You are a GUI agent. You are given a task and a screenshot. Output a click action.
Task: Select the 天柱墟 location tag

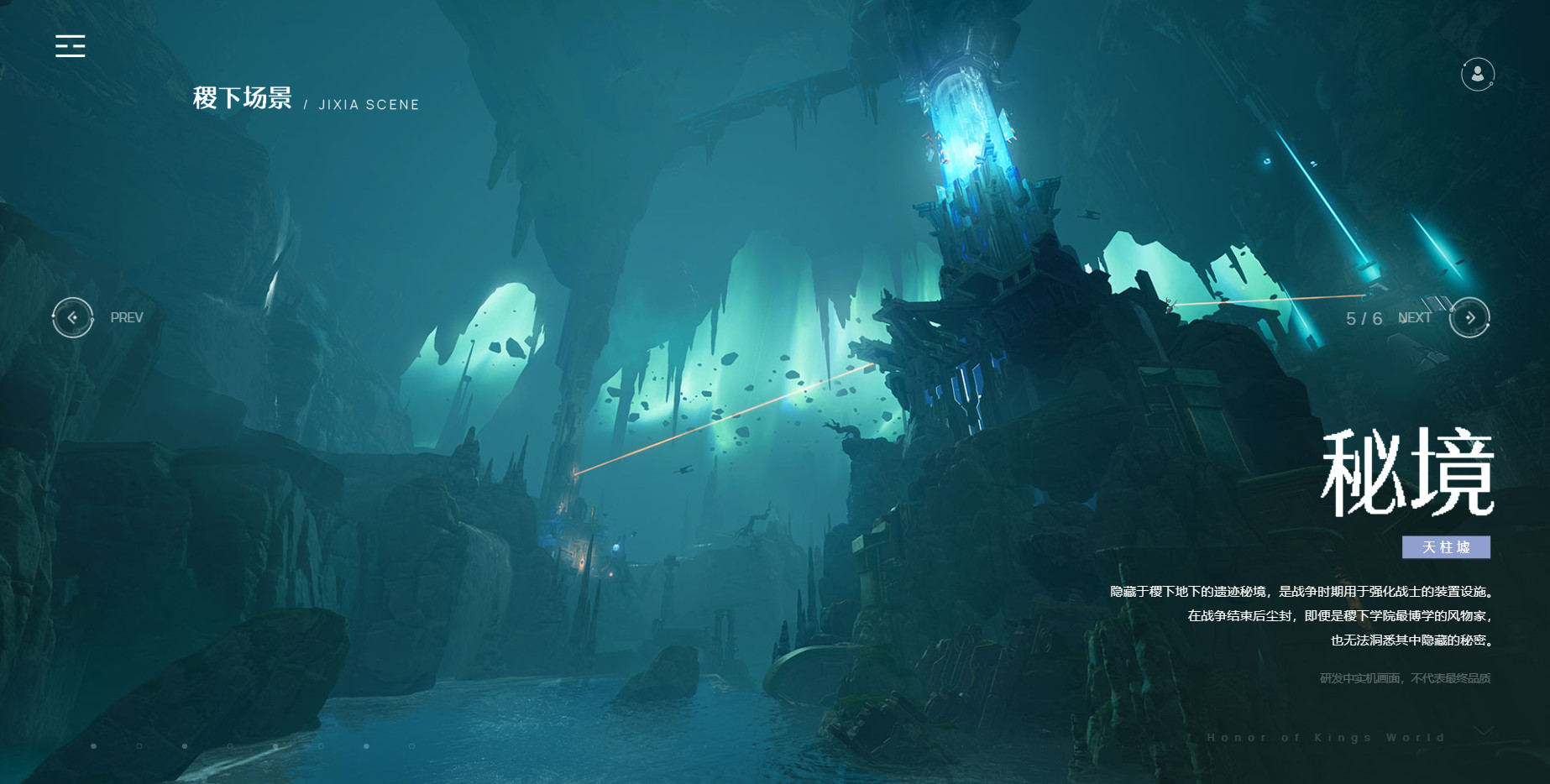pyautogui.click(x=1446, y=547)
